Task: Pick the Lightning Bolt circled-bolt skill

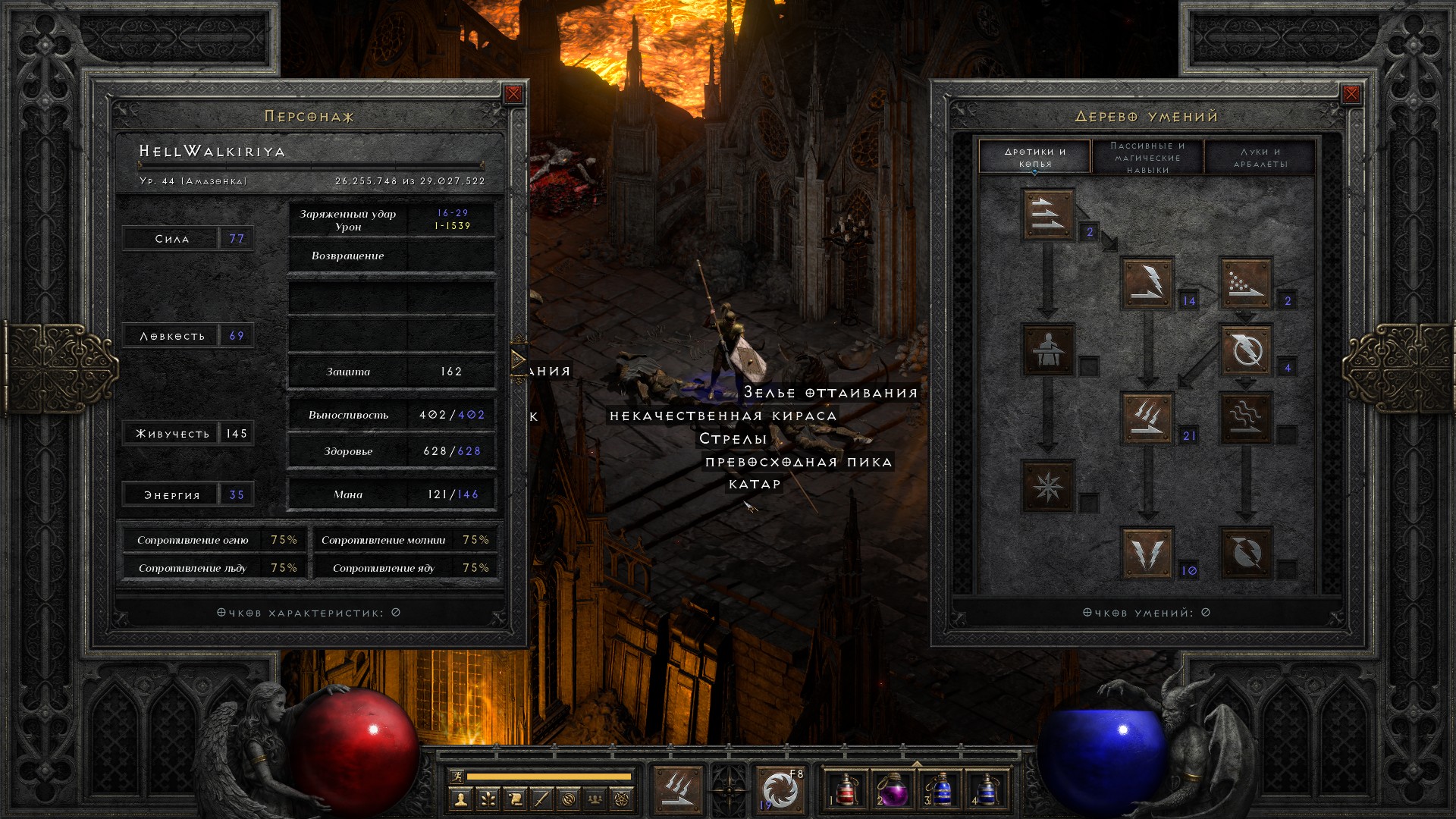Action: tap(1245, 350)
